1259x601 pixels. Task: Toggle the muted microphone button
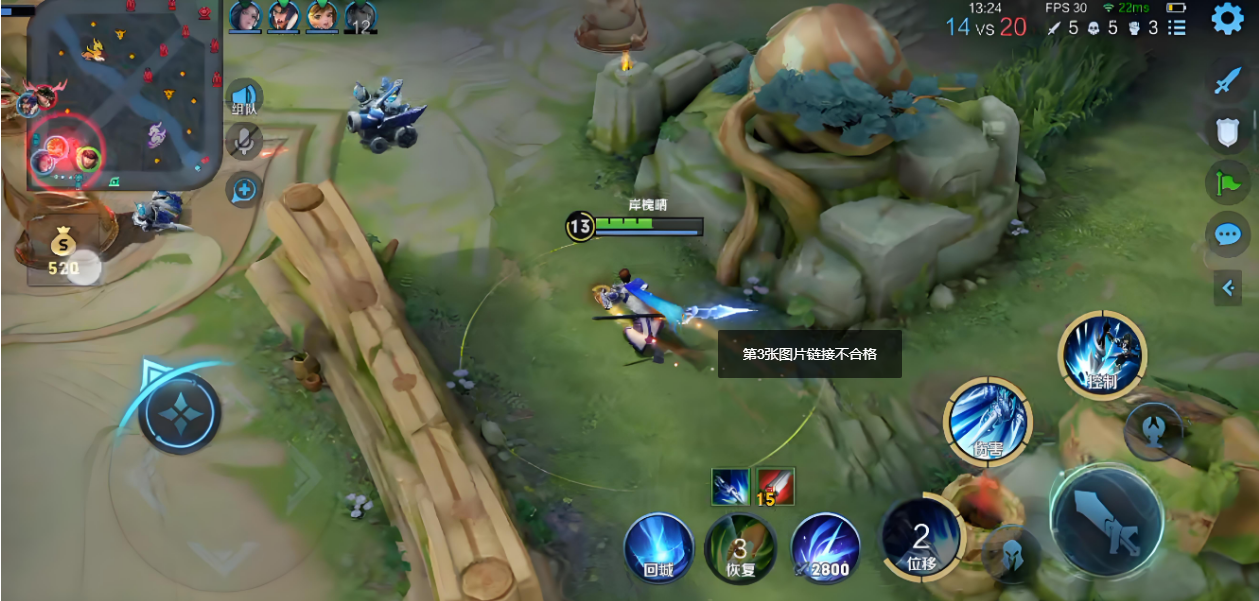(243, 142)
